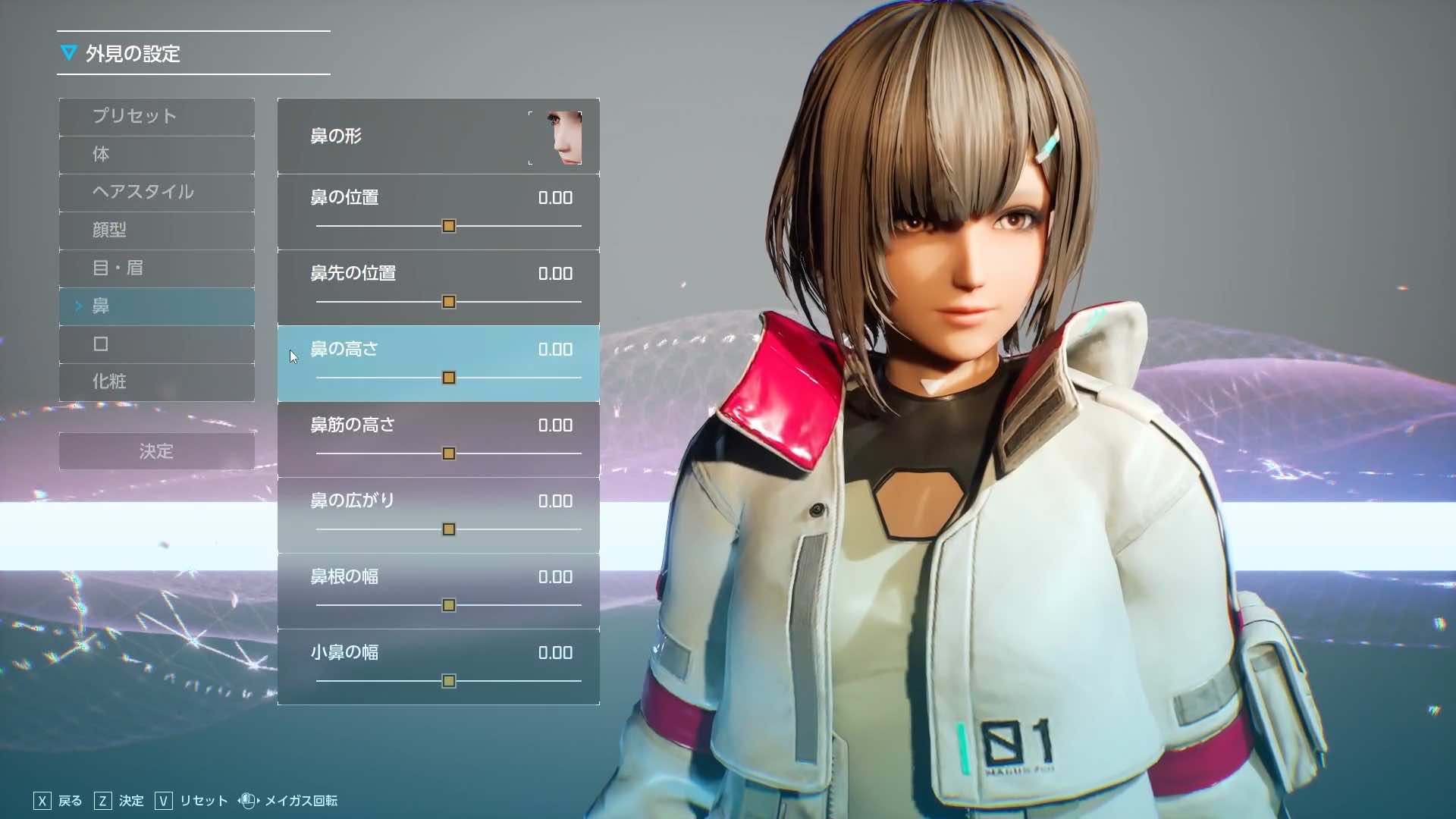Open the 体 body settings section
The height and width of the screenshot is (819, 1456).
pyautogui.click(x=156, y=155)
